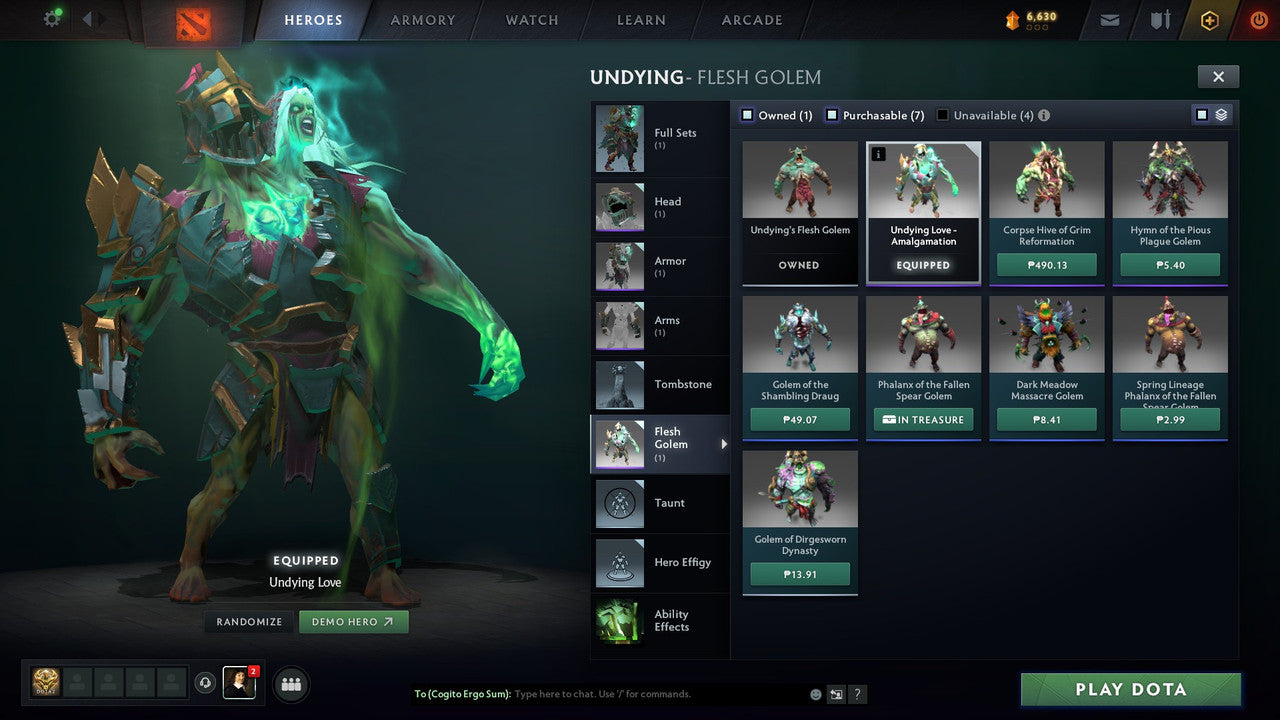Select the Taunt category icon

pos(620,503)
